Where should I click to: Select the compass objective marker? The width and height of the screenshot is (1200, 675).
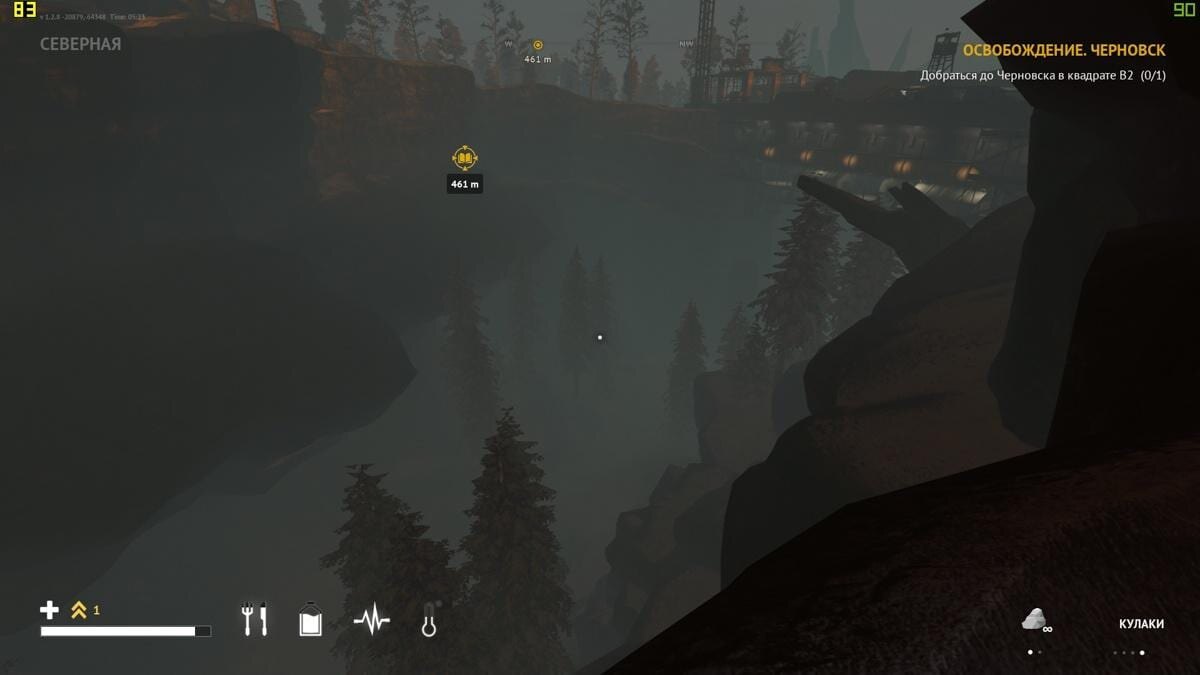538,45
